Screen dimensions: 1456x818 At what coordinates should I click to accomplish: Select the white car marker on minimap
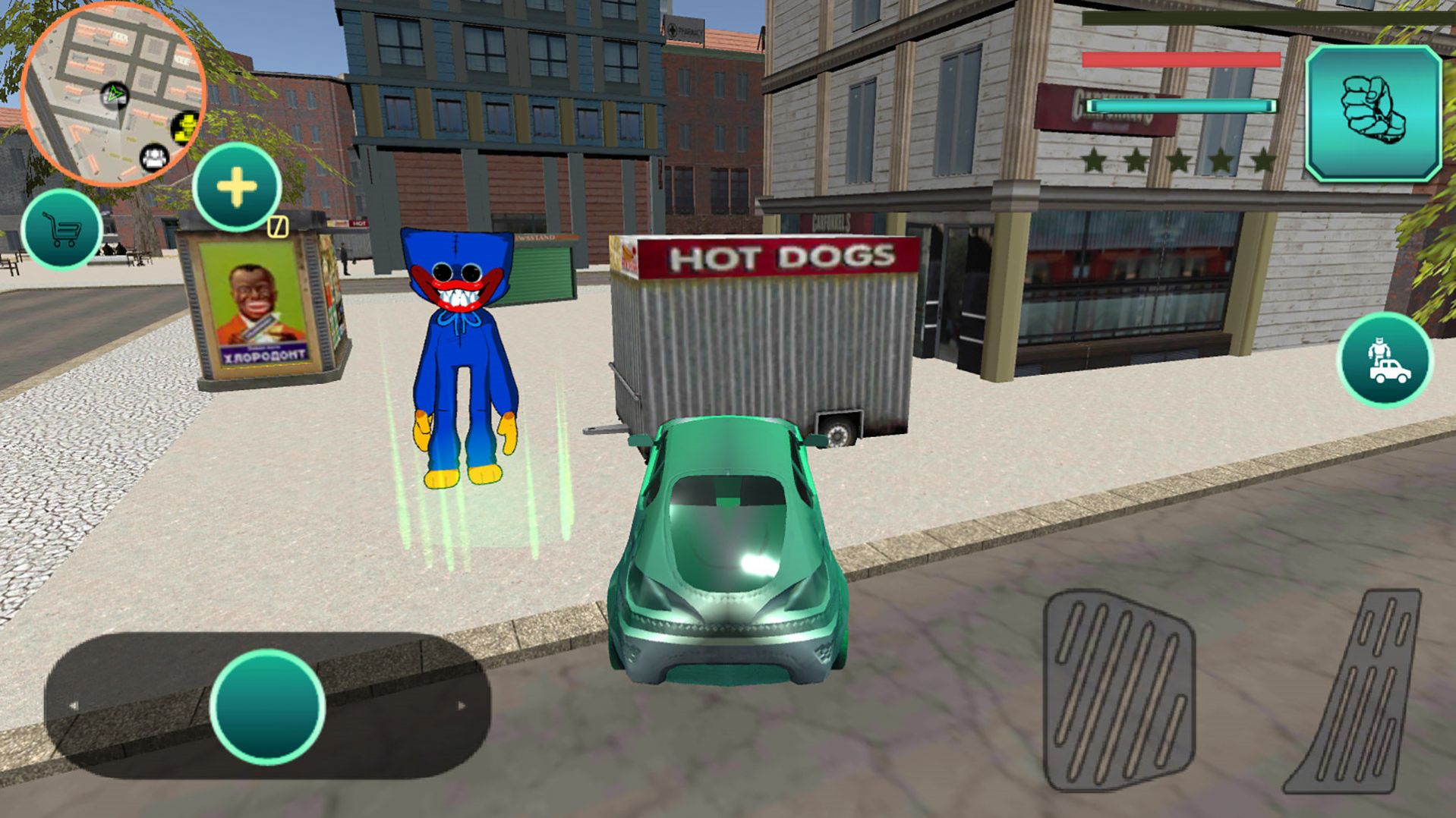(155, 158)
